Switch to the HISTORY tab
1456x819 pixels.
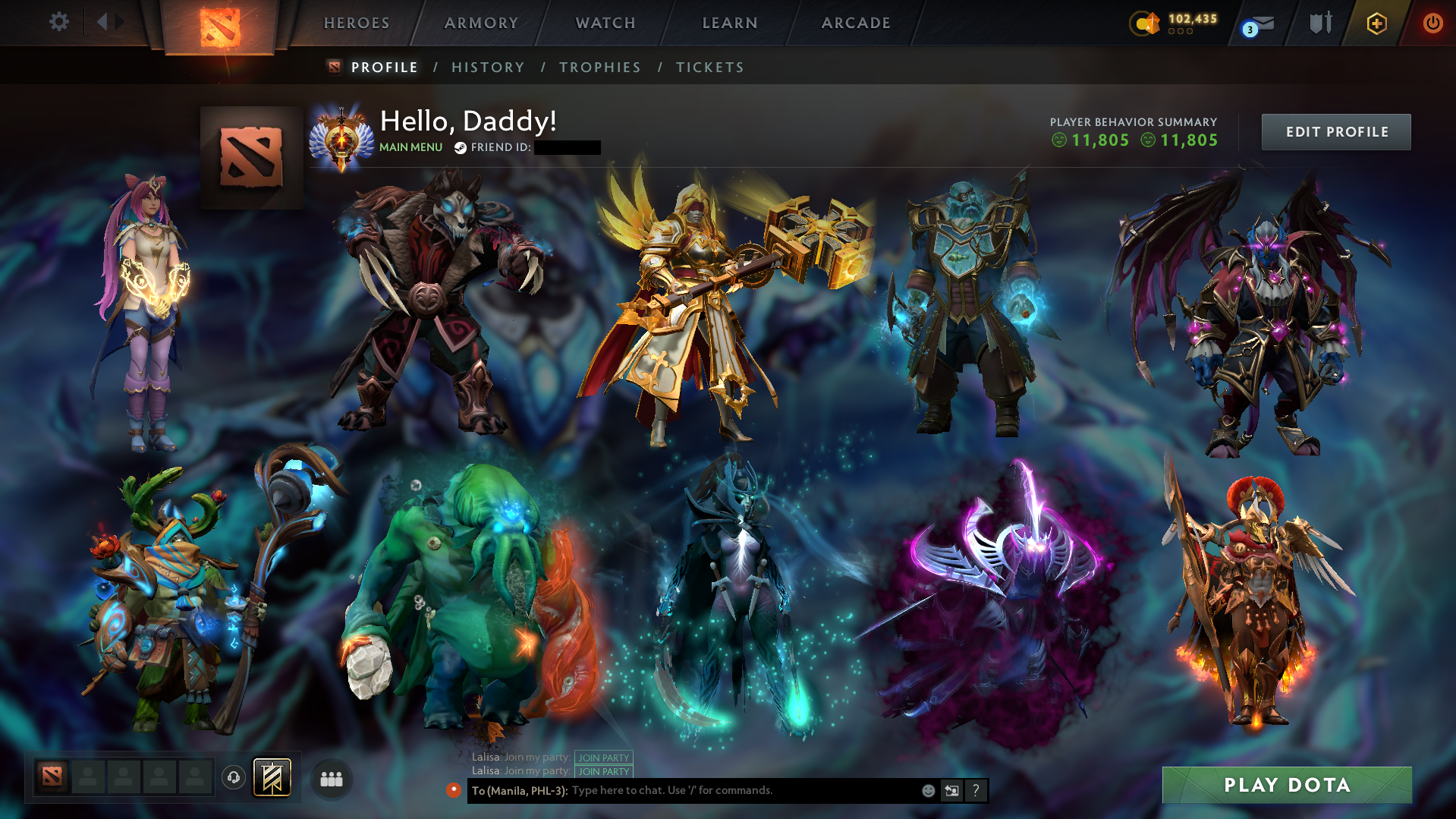click(487, 67)
